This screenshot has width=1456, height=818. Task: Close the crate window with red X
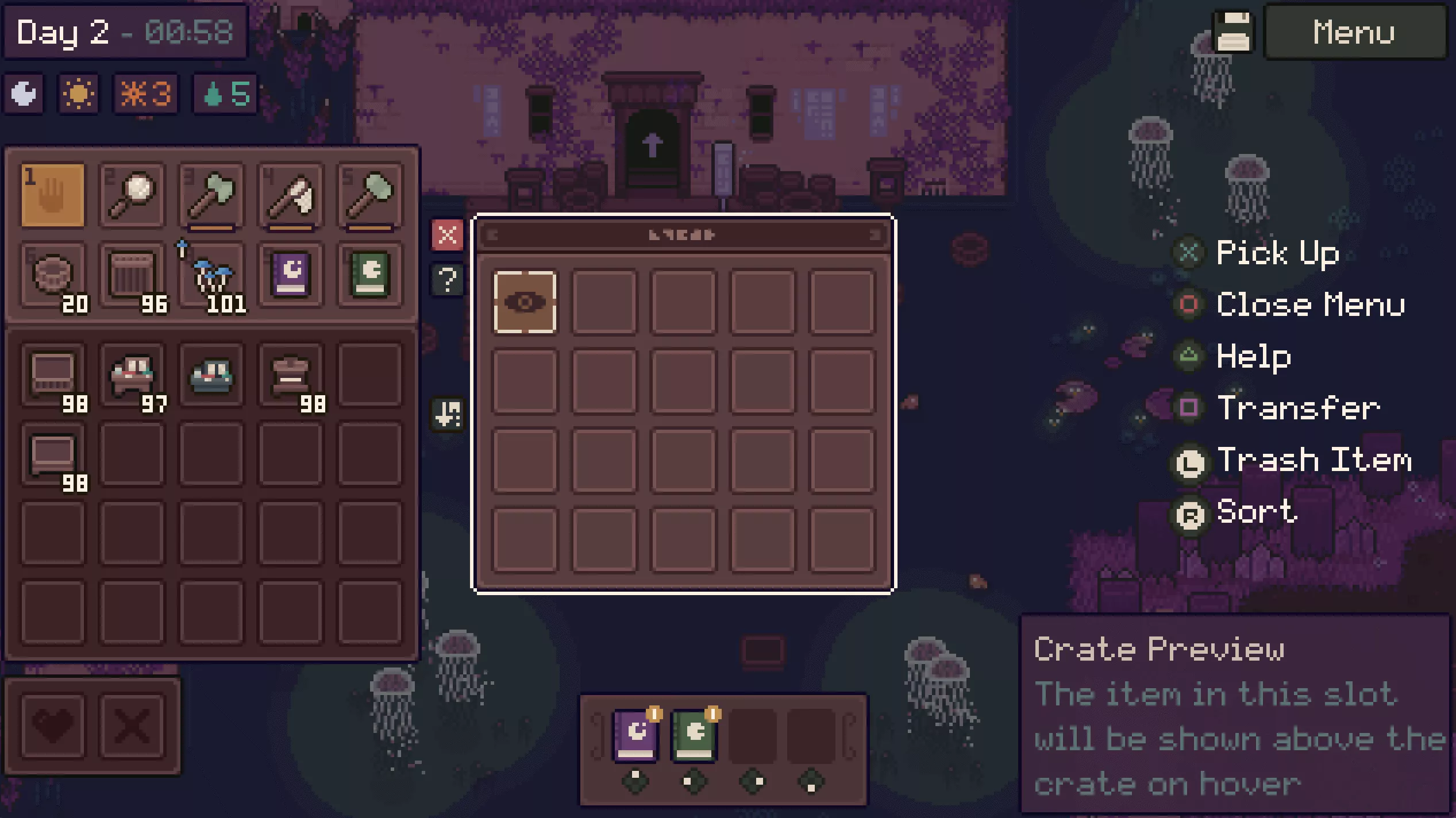pos(447,235)
